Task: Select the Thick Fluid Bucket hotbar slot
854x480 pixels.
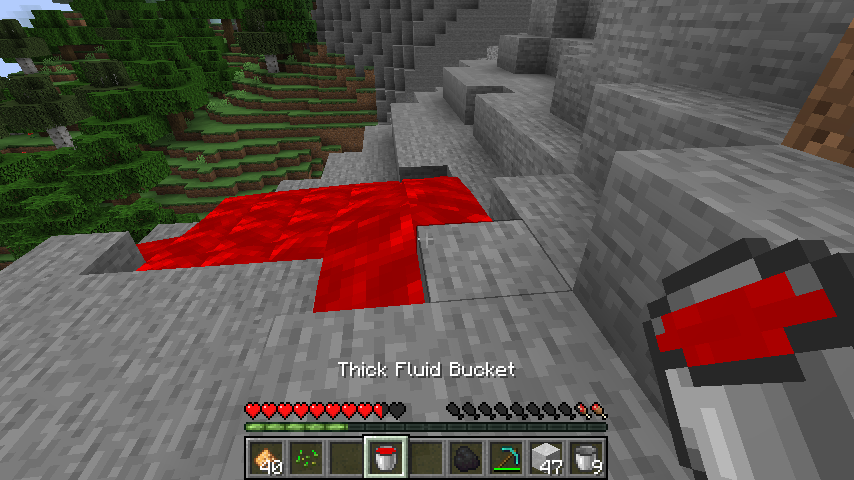Action: coord(386,458)
